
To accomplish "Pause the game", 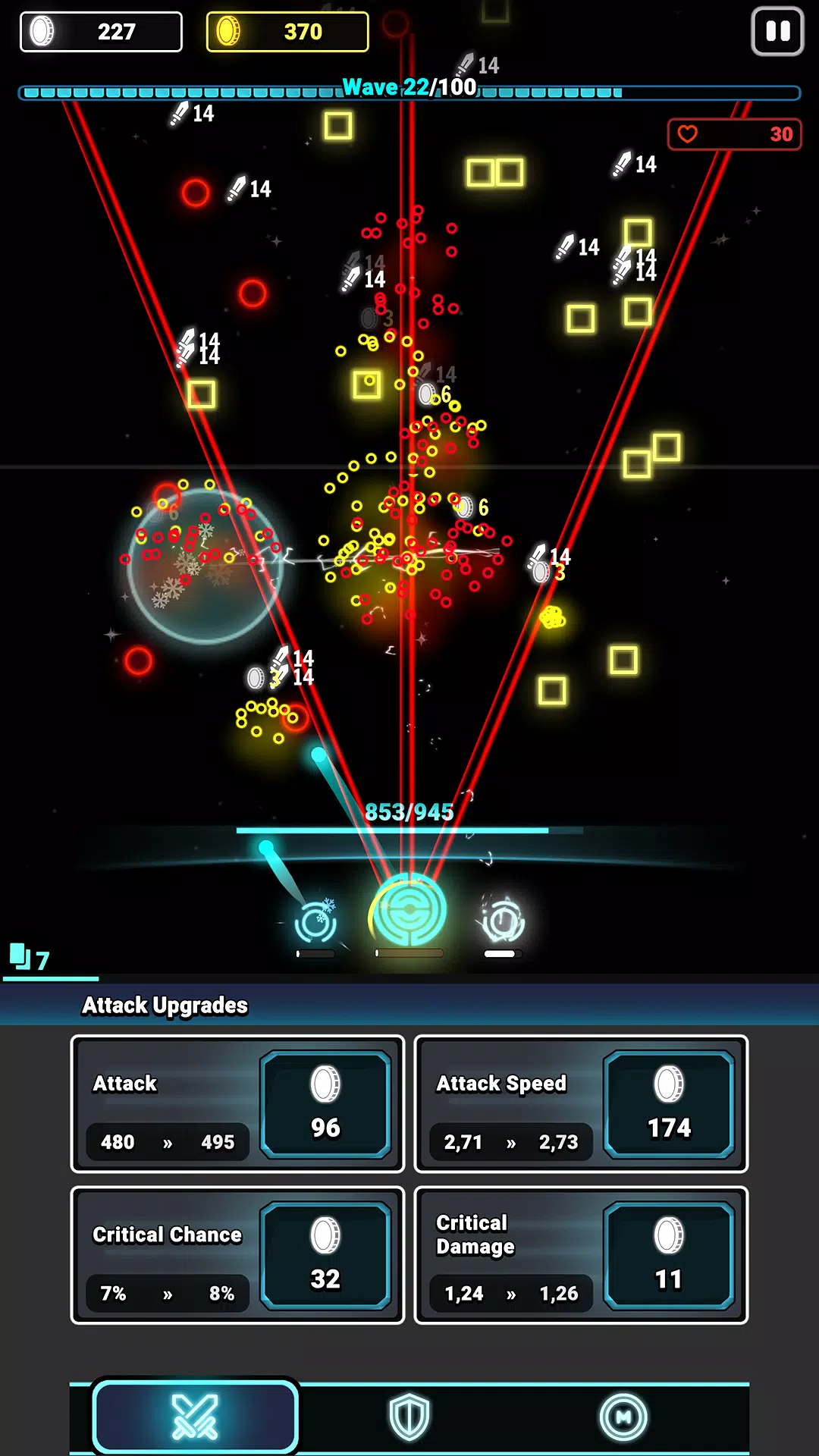I will (x=777, y=32).
